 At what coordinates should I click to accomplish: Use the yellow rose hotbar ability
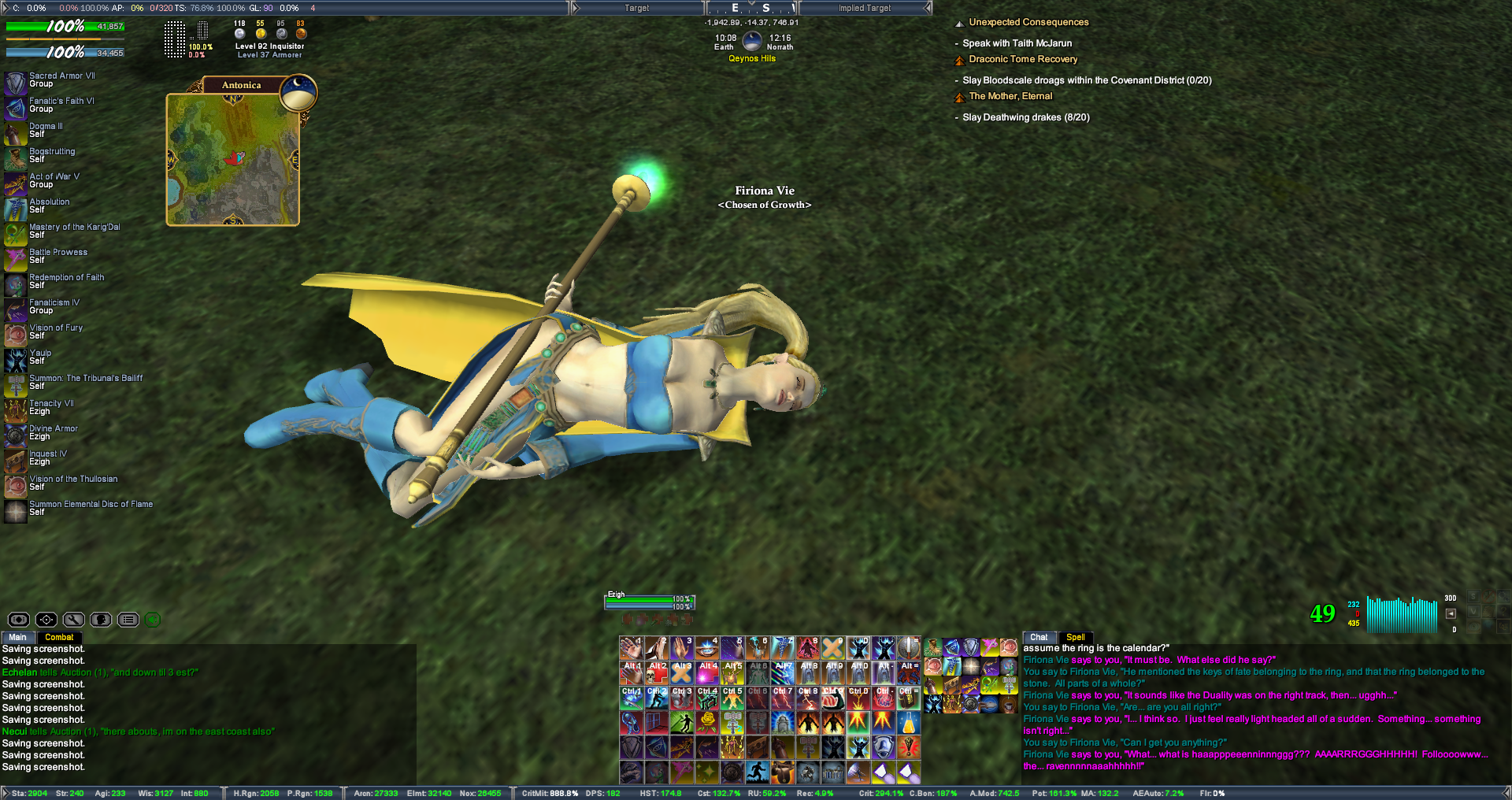707,721
